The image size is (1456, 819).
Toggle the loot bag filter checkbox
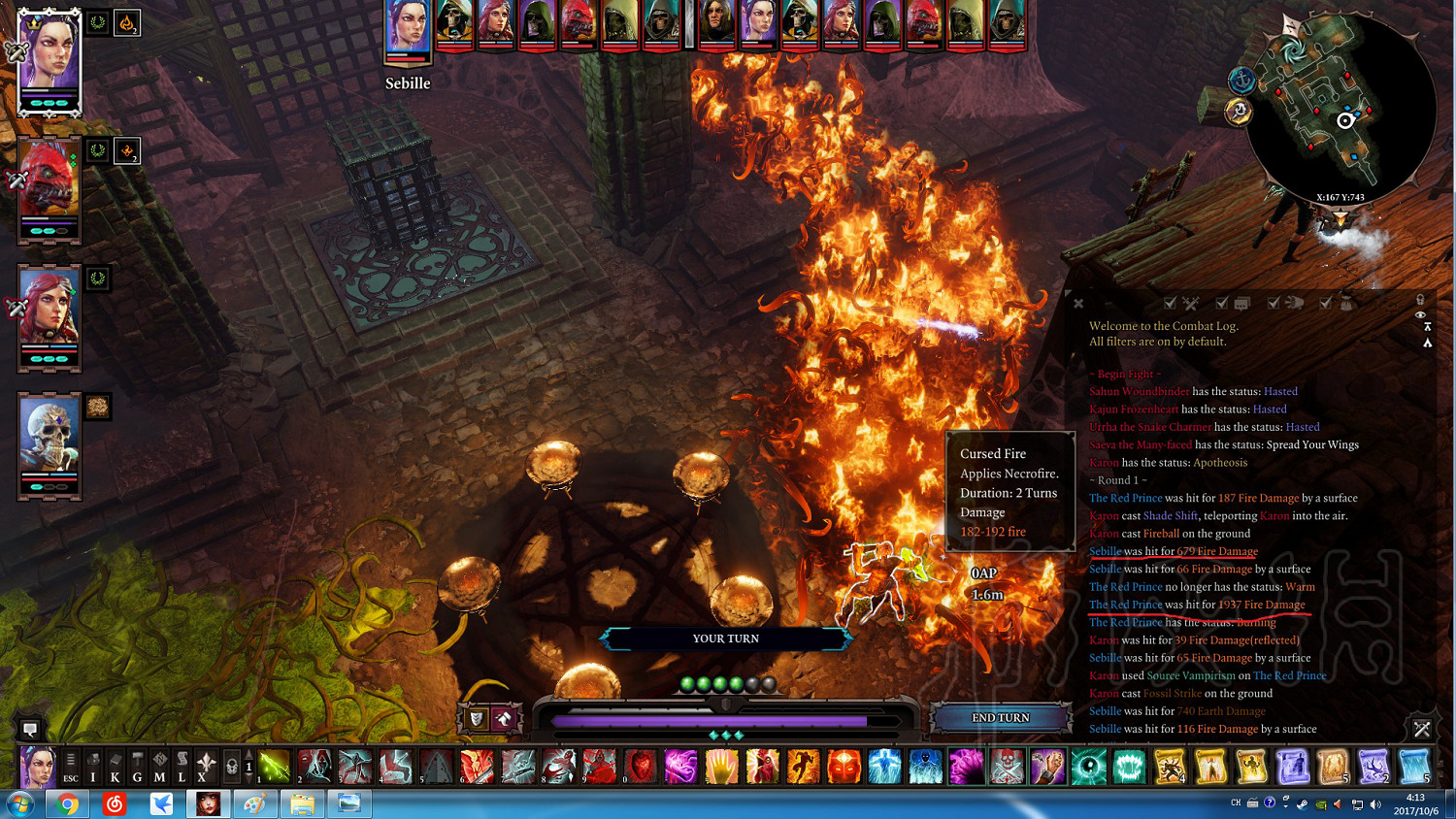click(x=1325, y=304)
